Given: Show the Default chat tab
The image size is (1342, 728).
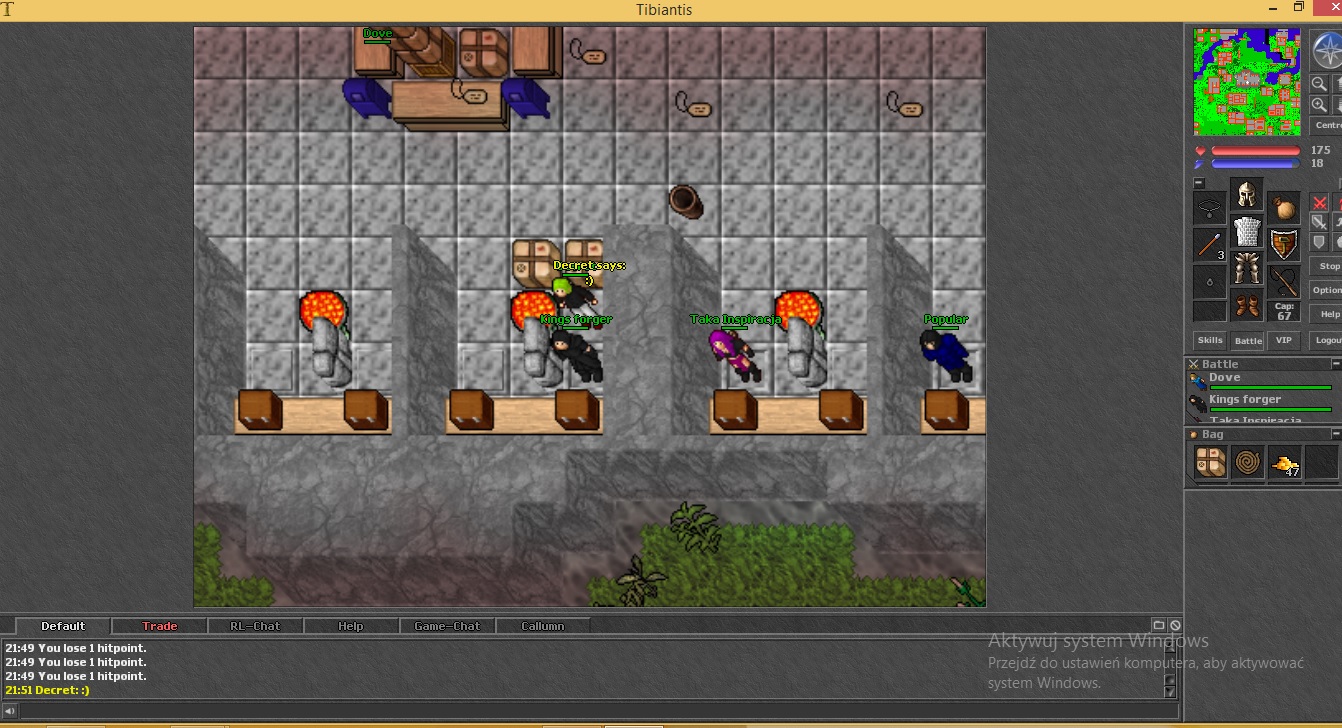Looking at the screenshot, I should (x=63, y=626).
